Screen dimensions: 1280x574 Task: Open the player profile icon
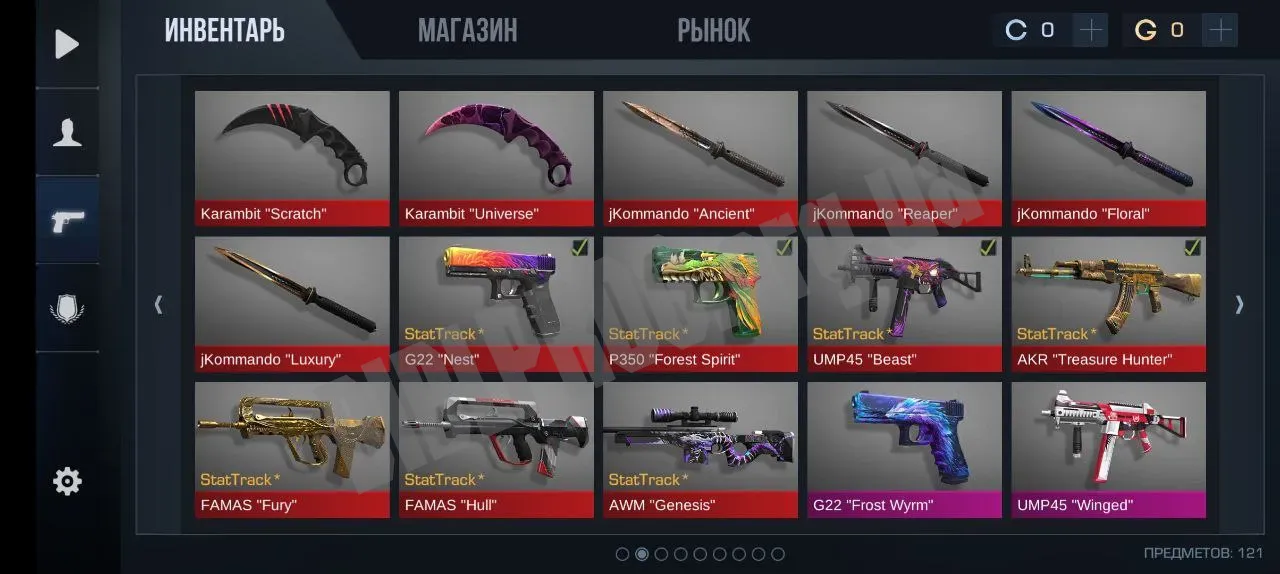[x=67, y=132]
